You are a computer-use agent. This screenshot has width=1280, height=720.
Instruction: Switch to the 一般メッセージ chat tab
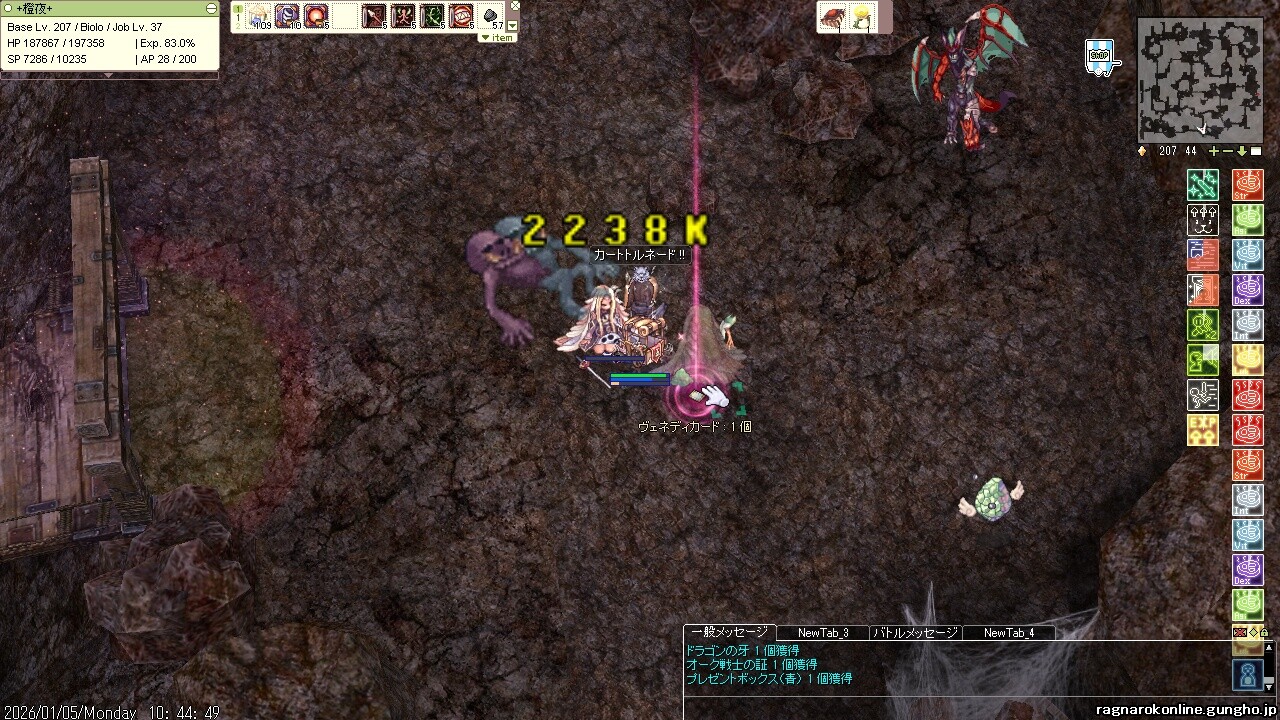click(x=729, y=632)
